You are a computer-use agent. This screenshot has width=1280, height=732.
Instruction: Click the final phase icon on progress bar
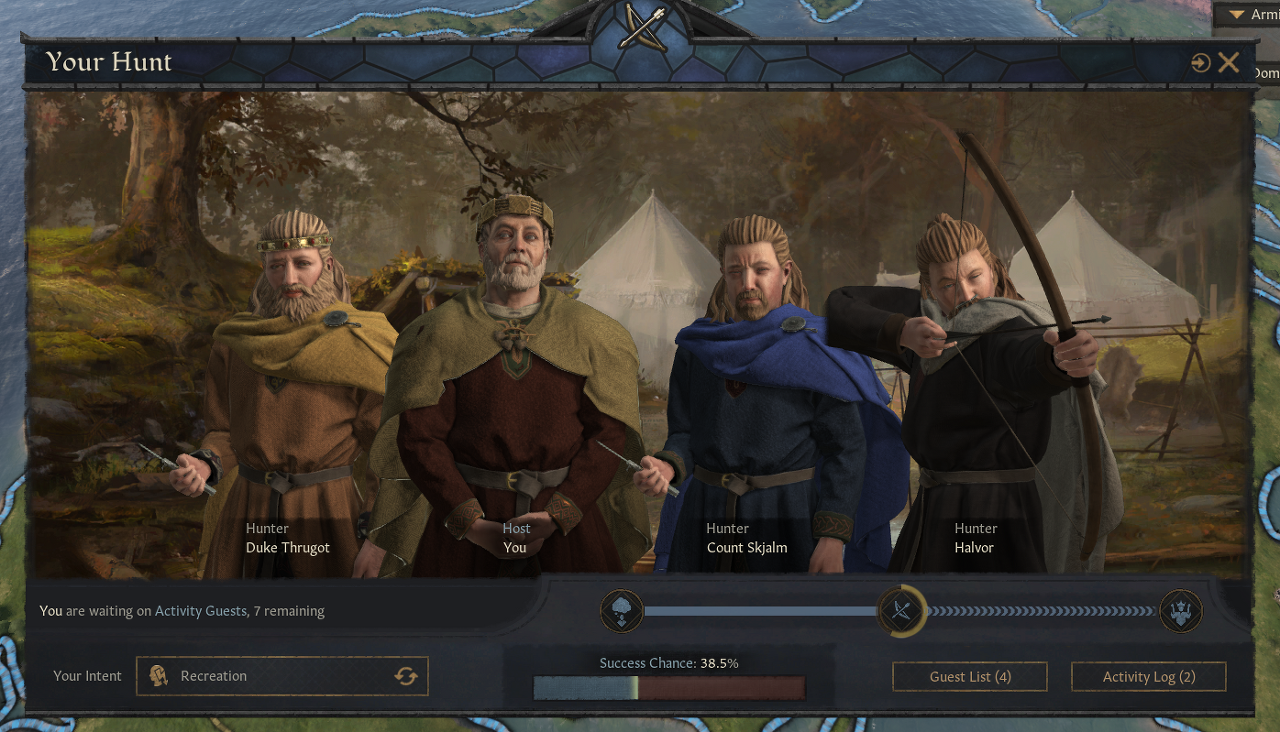click(1180, 611)
